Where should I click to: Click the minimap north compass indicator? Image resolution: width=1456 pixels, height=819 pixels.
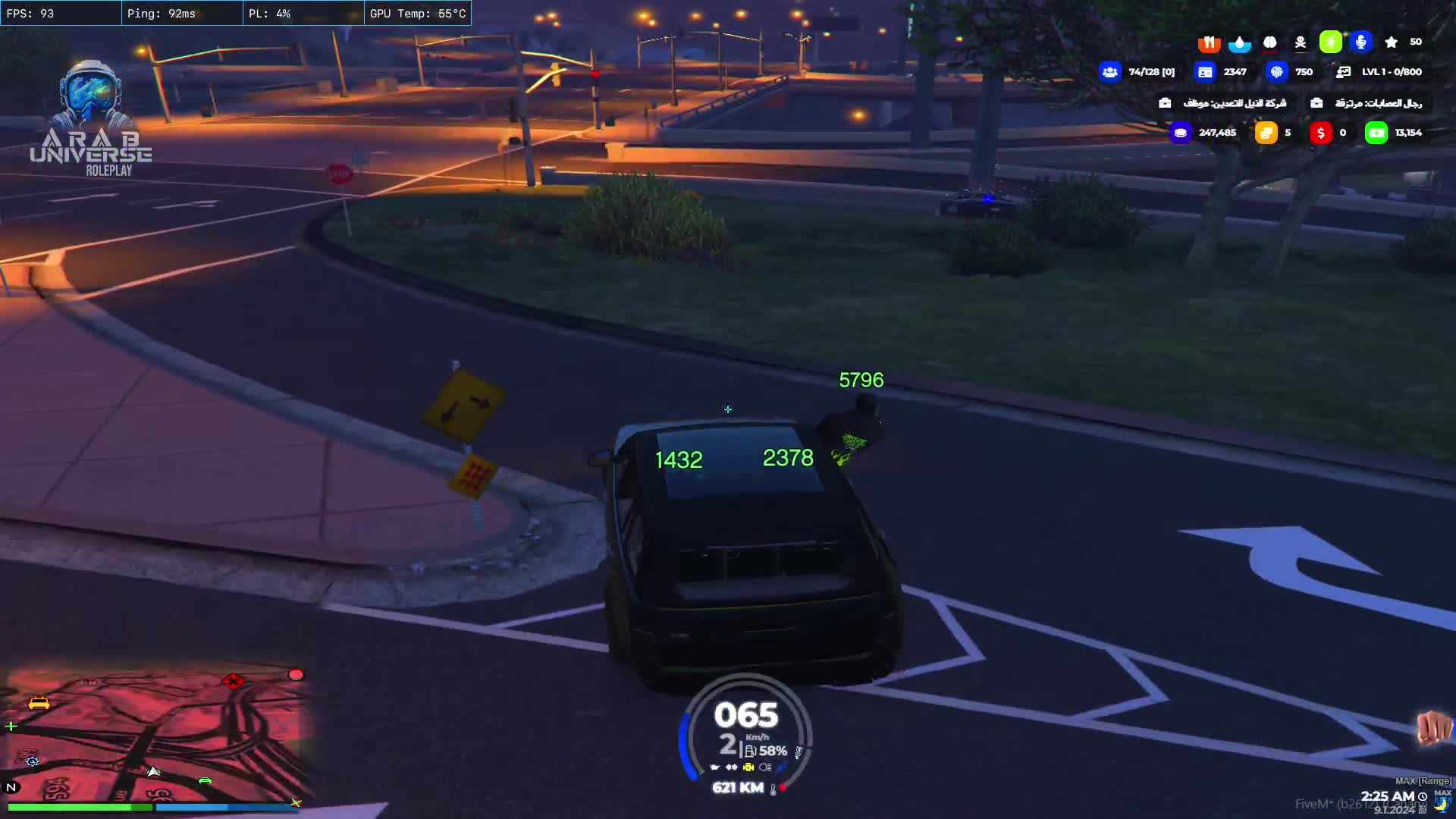pos(11,787)
